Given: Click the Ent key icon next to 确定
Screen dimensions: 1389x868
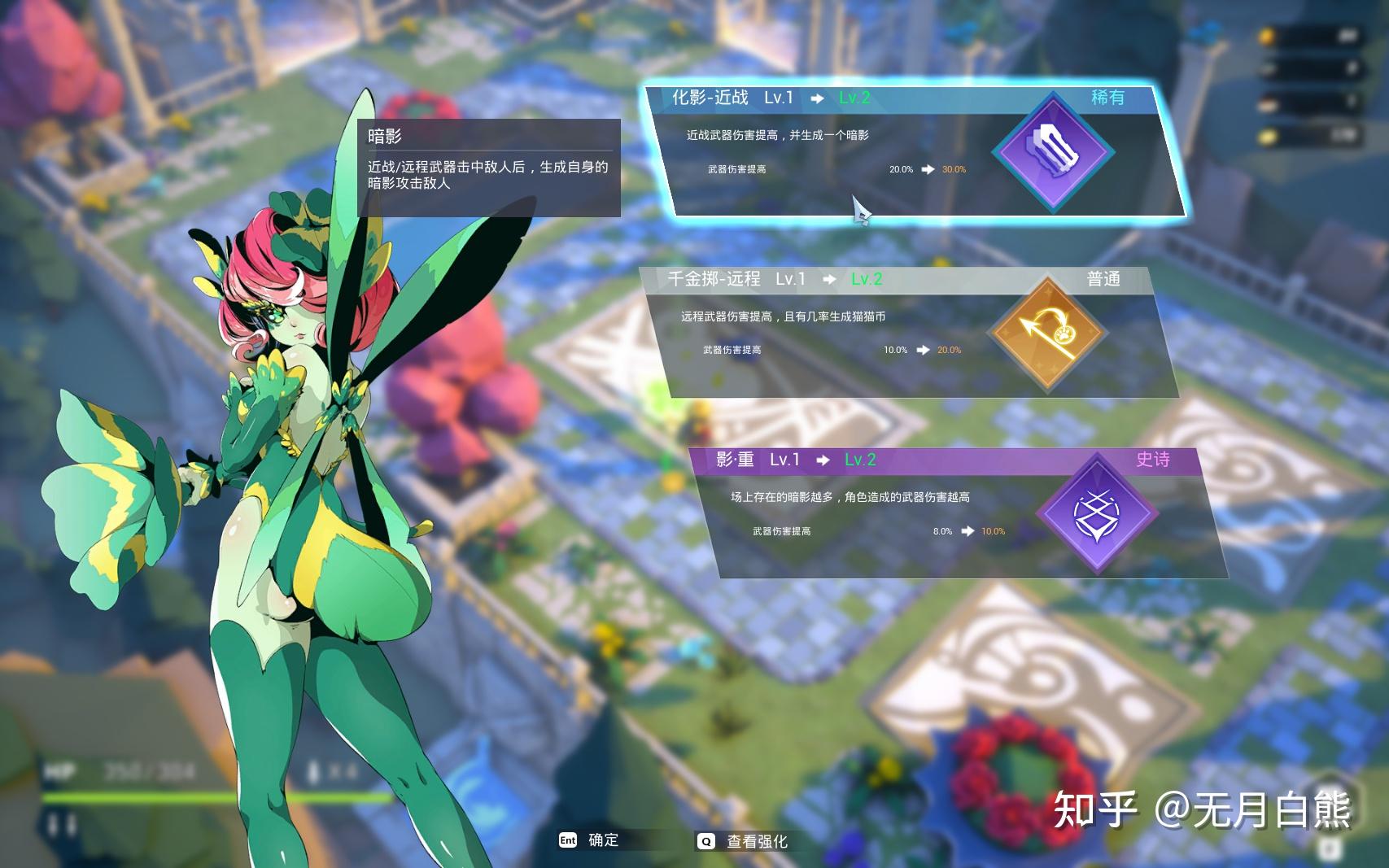Looking at the screenshot, I should (568, 841).
